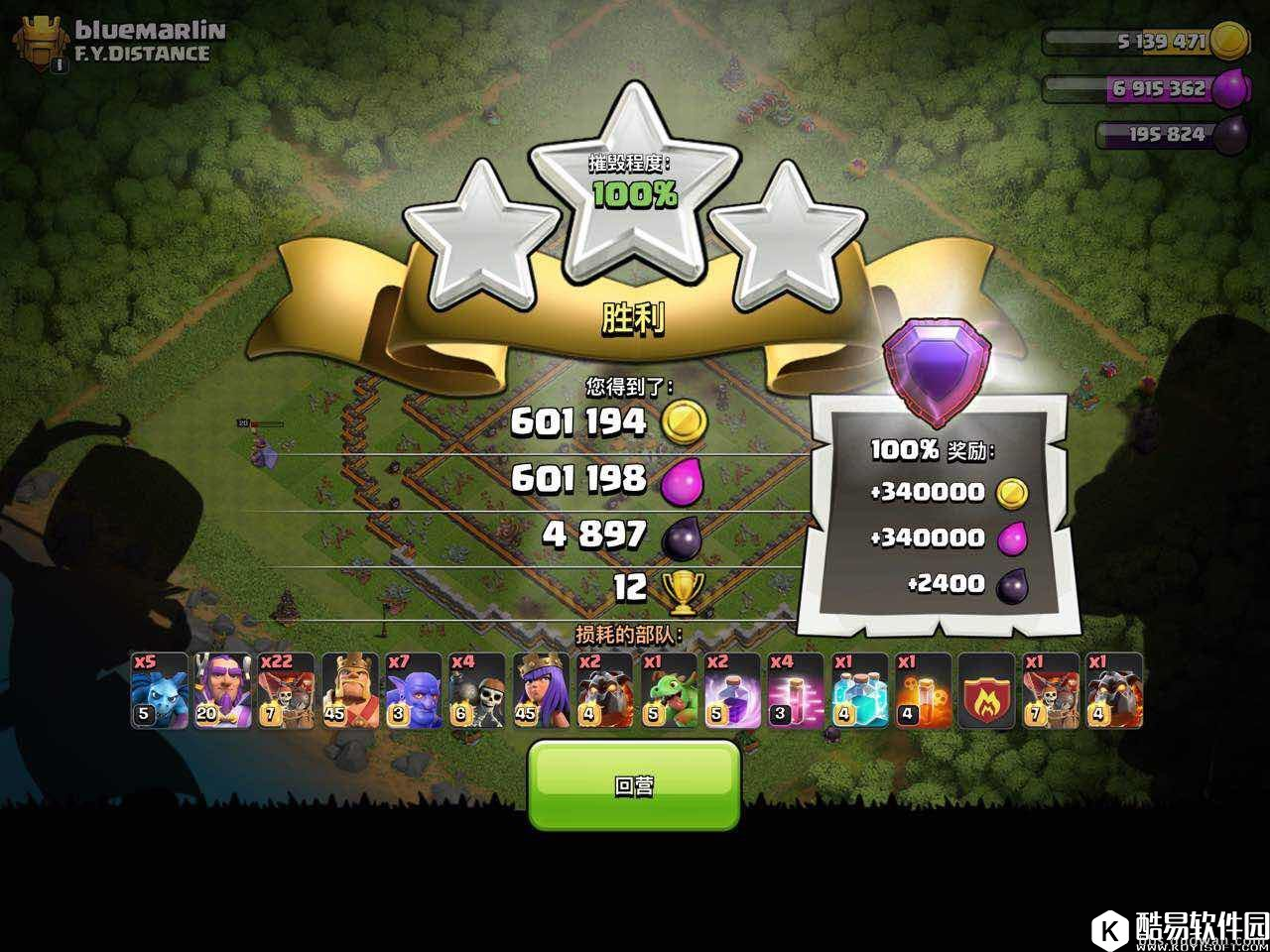
Task: Select the x2 purple Rage spell icon
Action: (x=731, y=691)
